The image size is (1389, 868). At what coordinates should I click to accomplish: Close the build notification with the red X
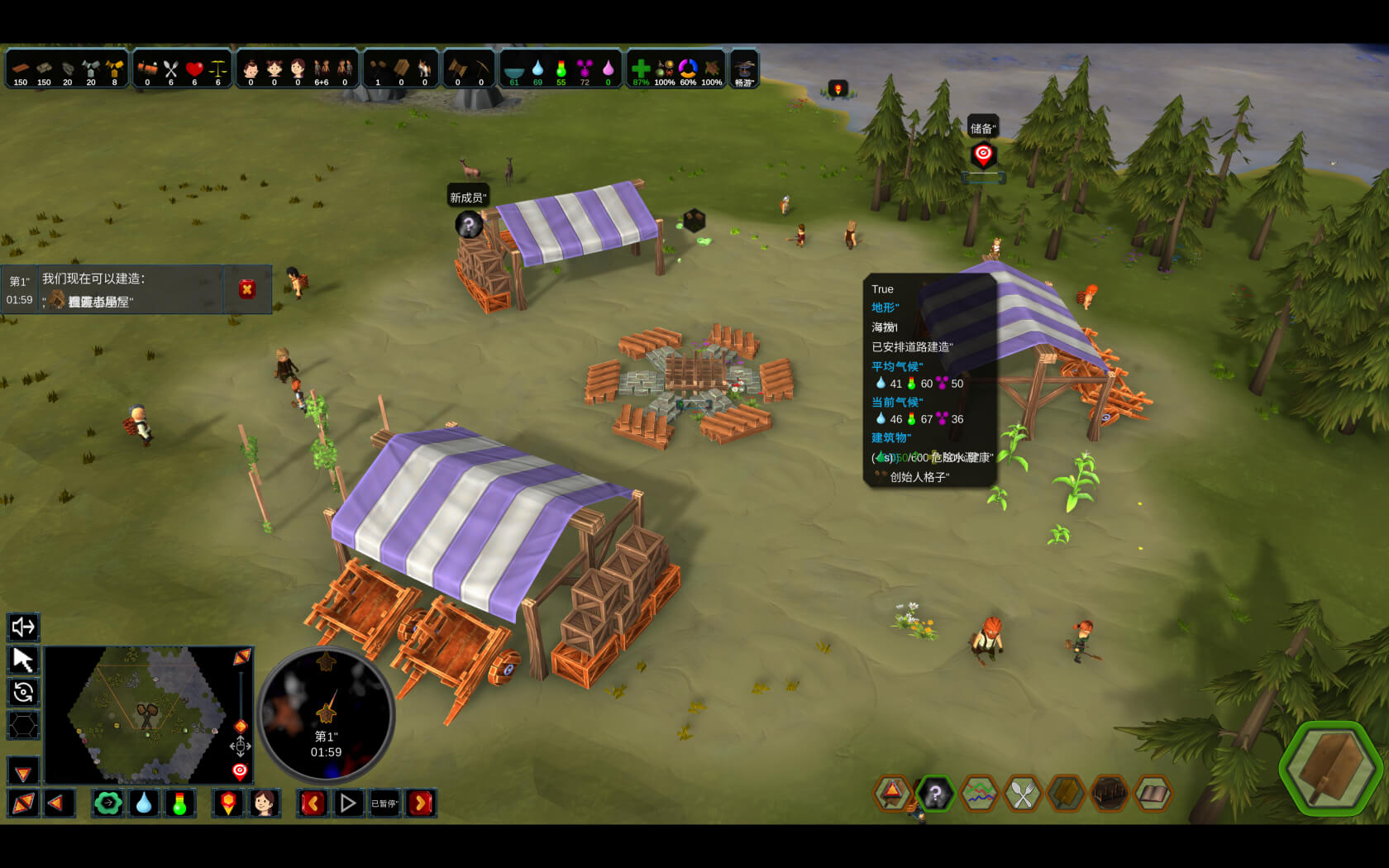point(246,289)
